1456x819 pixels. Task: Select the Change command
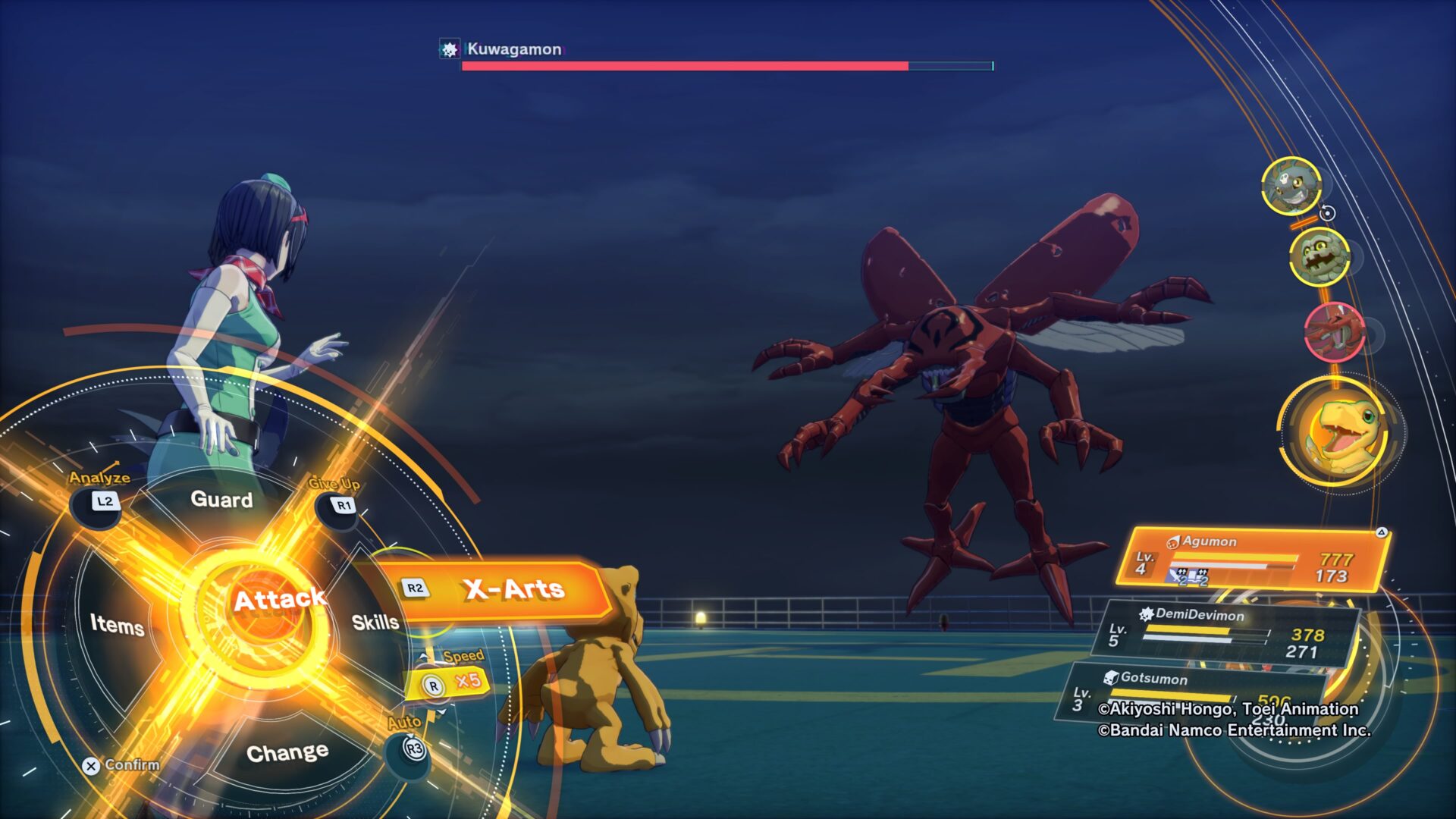point(287,753)
